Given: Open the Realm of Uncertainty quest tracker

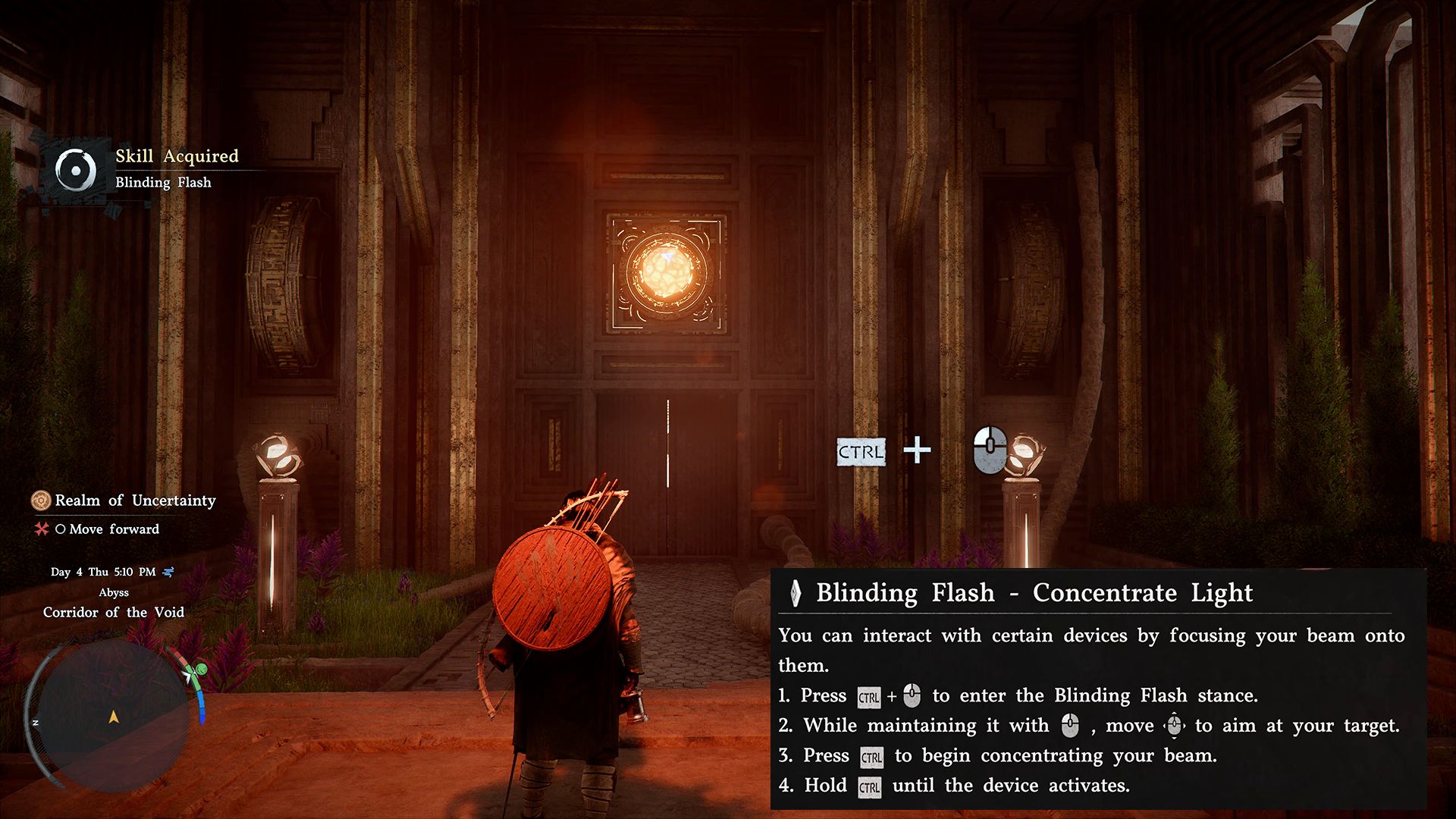Looking at the screenshot, I should click(x=135, y=500).
